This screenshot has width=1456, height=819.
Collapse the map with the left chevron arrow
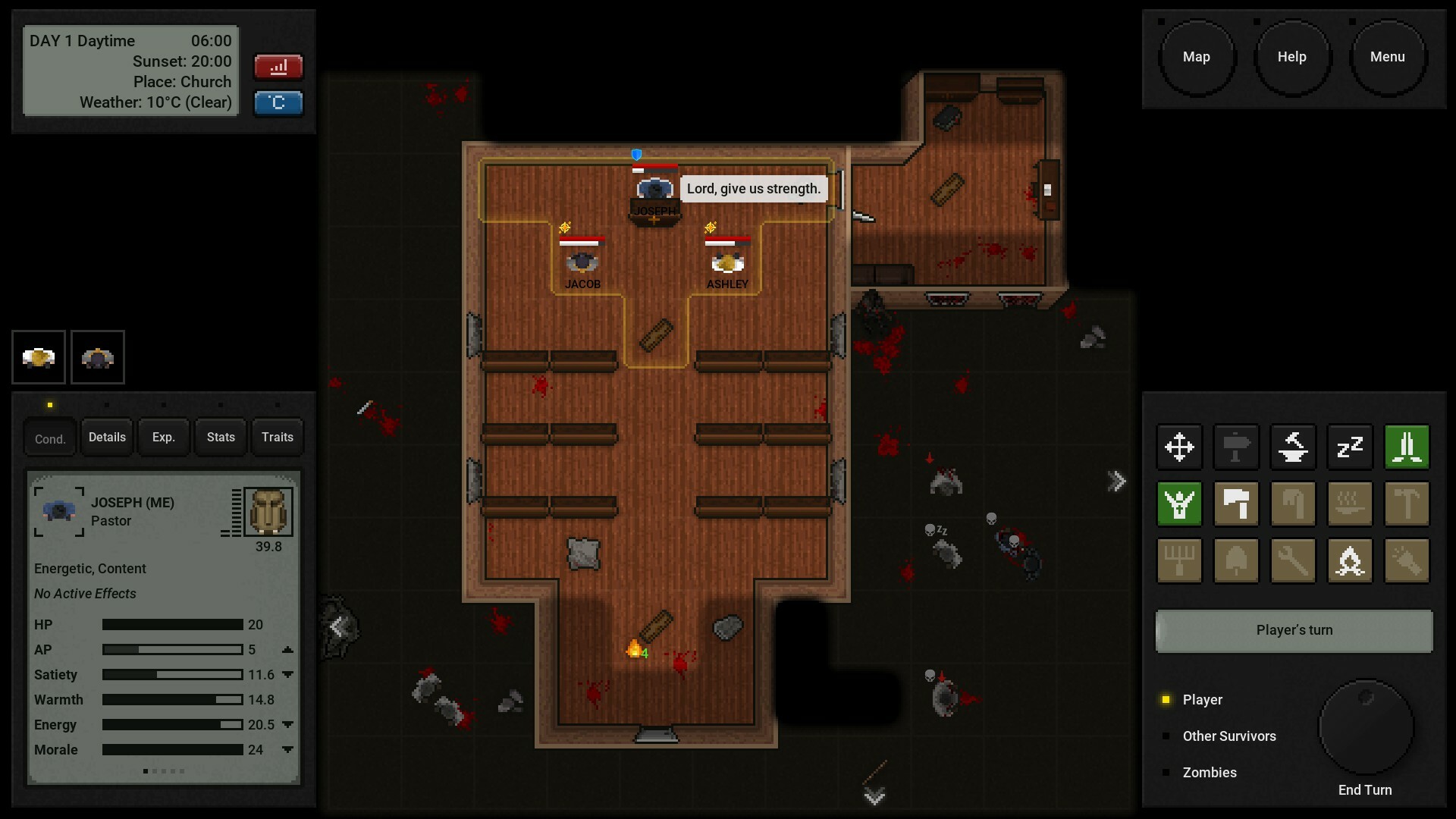tap(336, 626)
